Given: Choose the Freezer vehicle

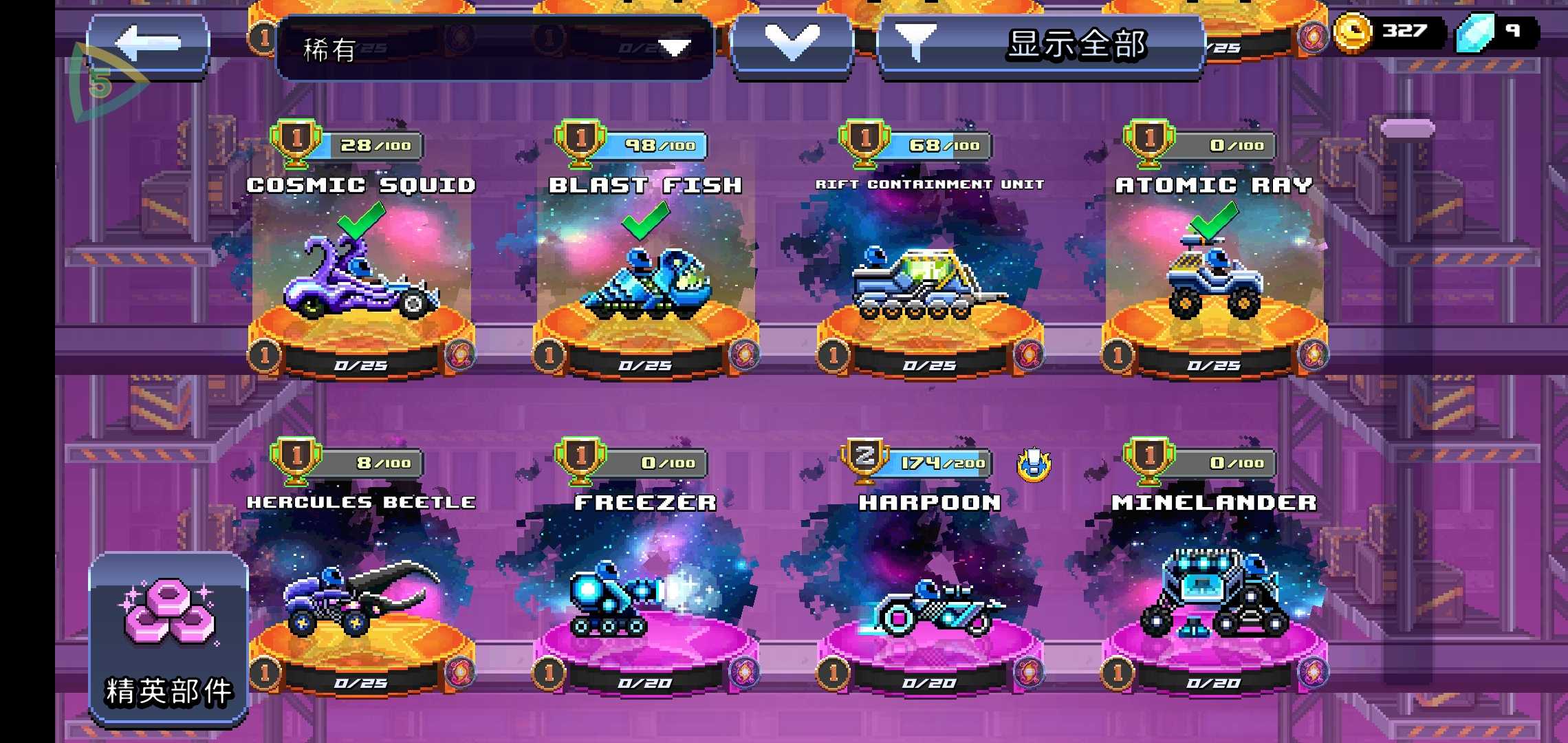Looking at the screenshot, I should (646, 599).
